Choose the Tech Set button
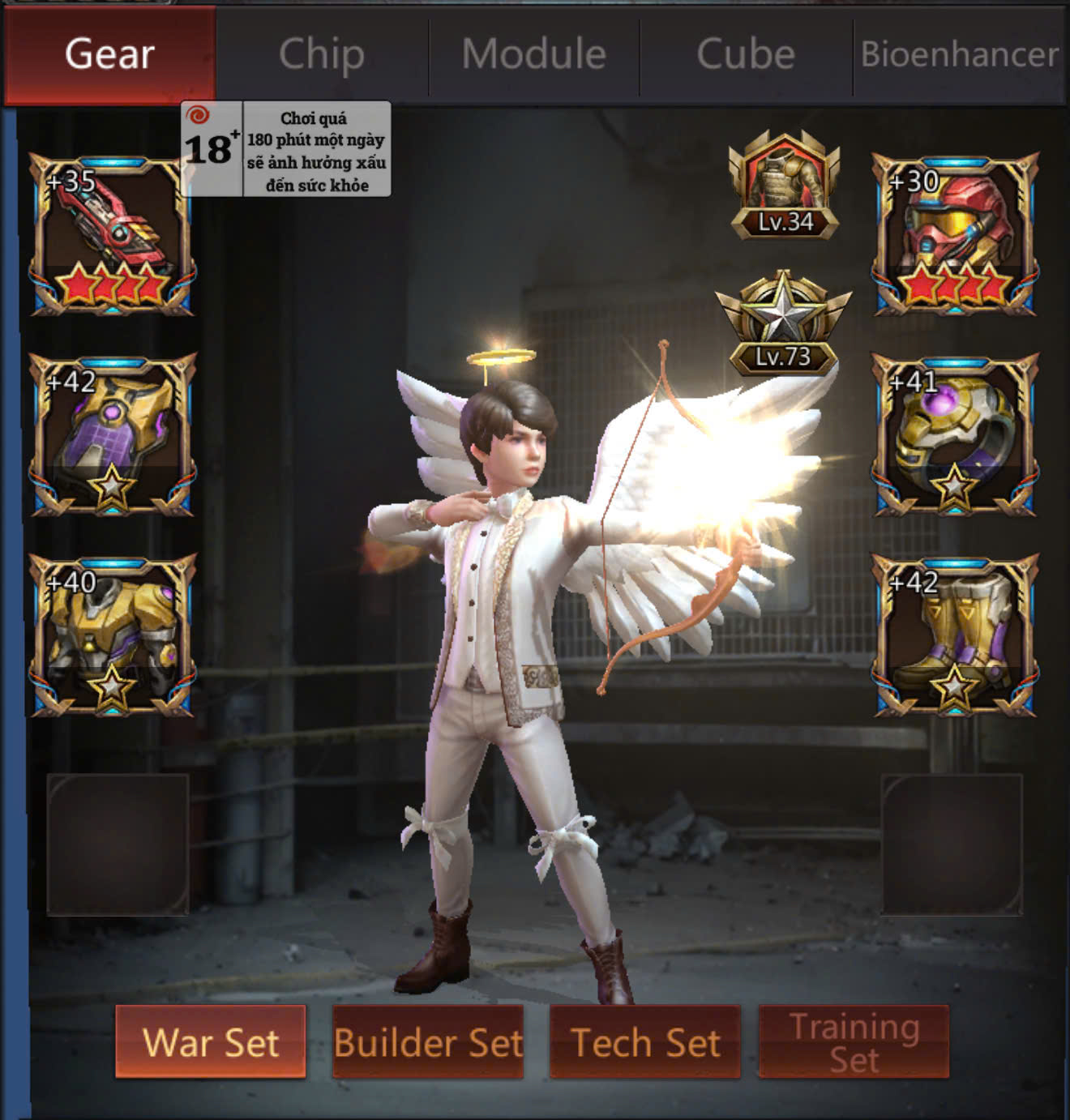The width and height of the screenshot is (1070, 1120). point(645,1041)
